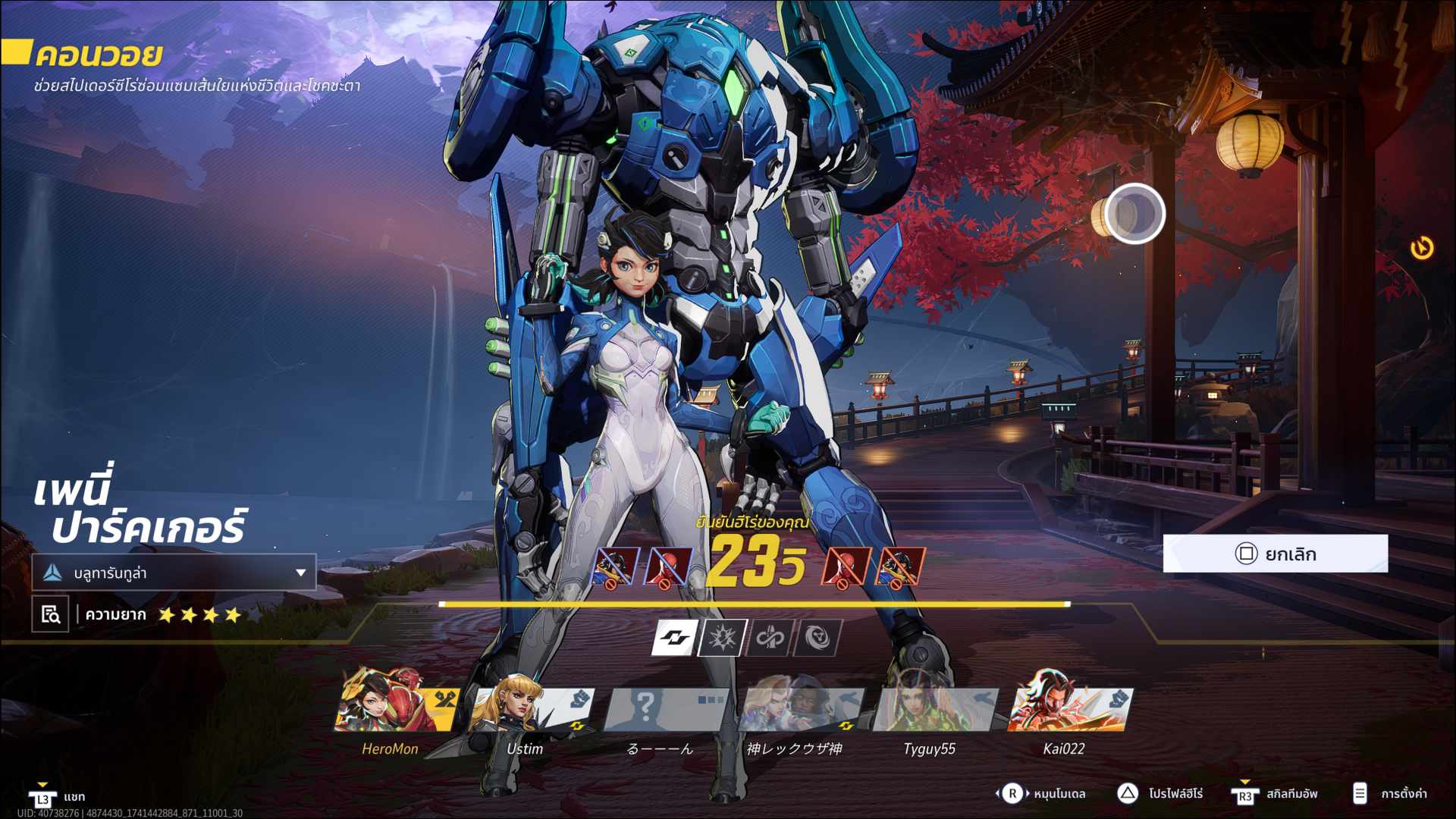View the infinity-loop ability icon
Viewport: 1456px width, 819px height.
[x=770, y=638]
